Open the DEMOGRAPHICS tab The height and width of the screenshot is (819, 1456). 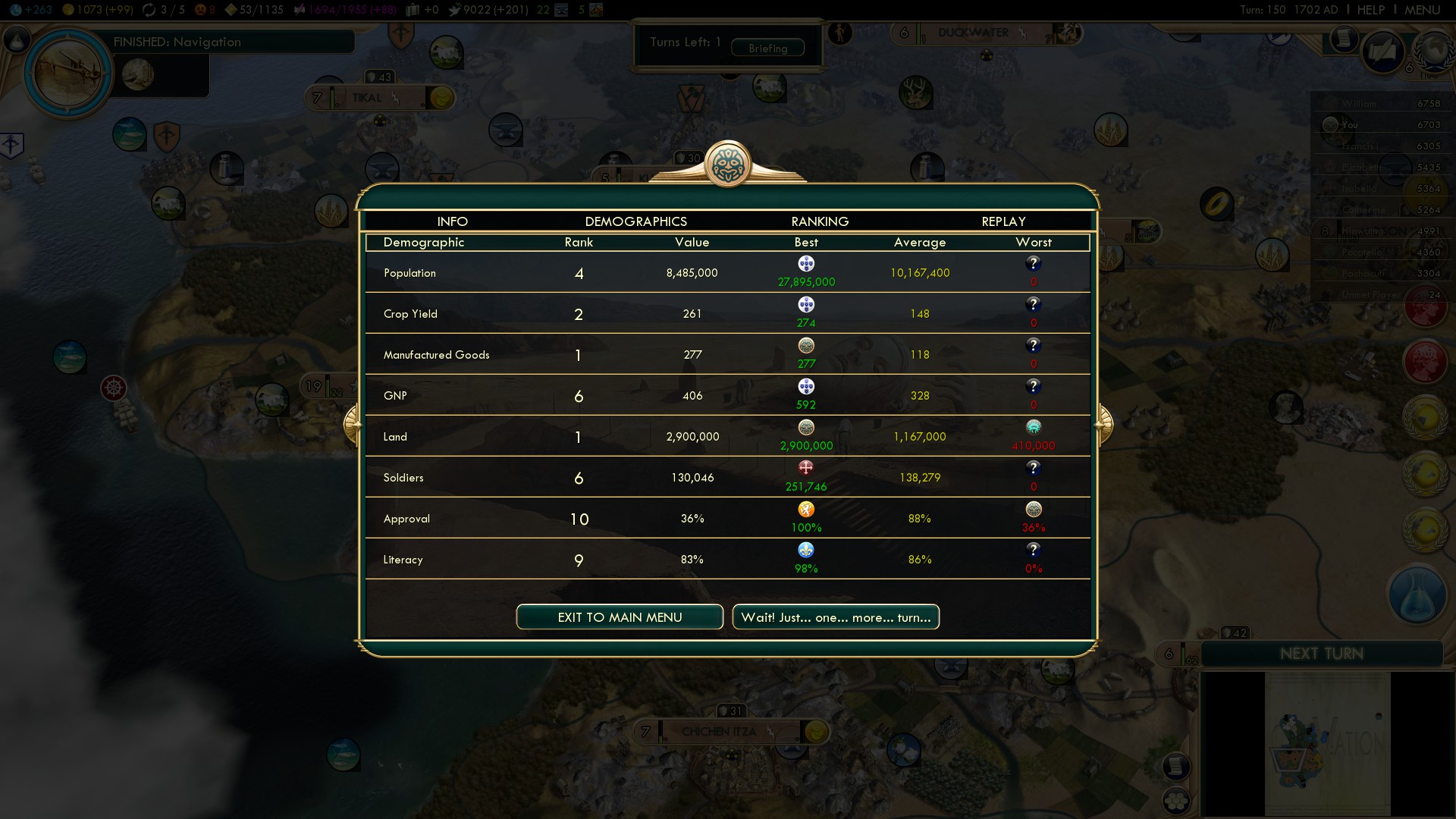pos(635,221)
